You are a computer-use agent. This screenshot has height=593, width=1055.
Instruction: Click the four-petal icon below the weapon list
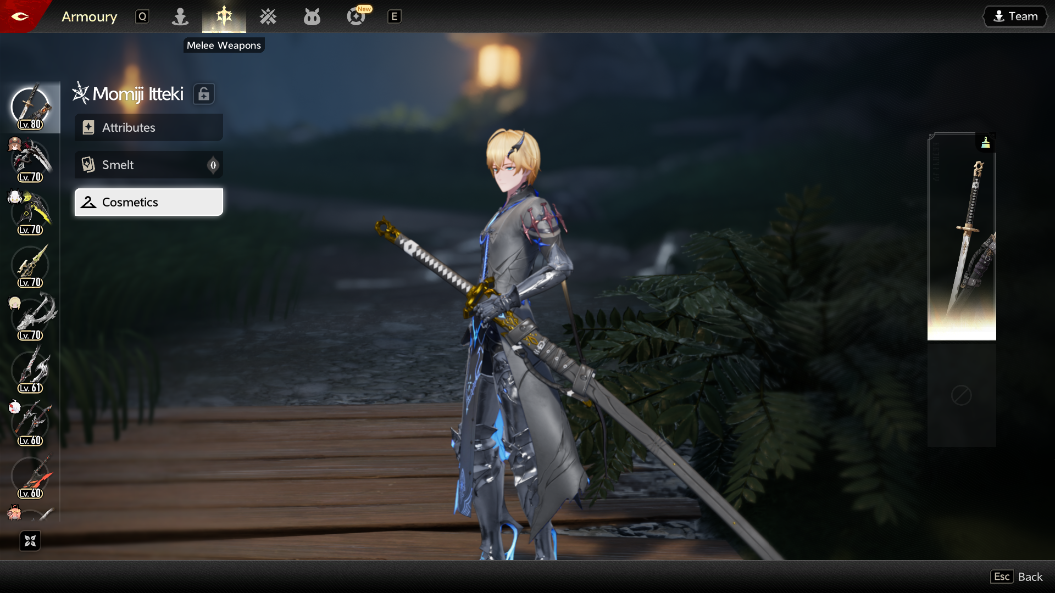tap(30, 541)
